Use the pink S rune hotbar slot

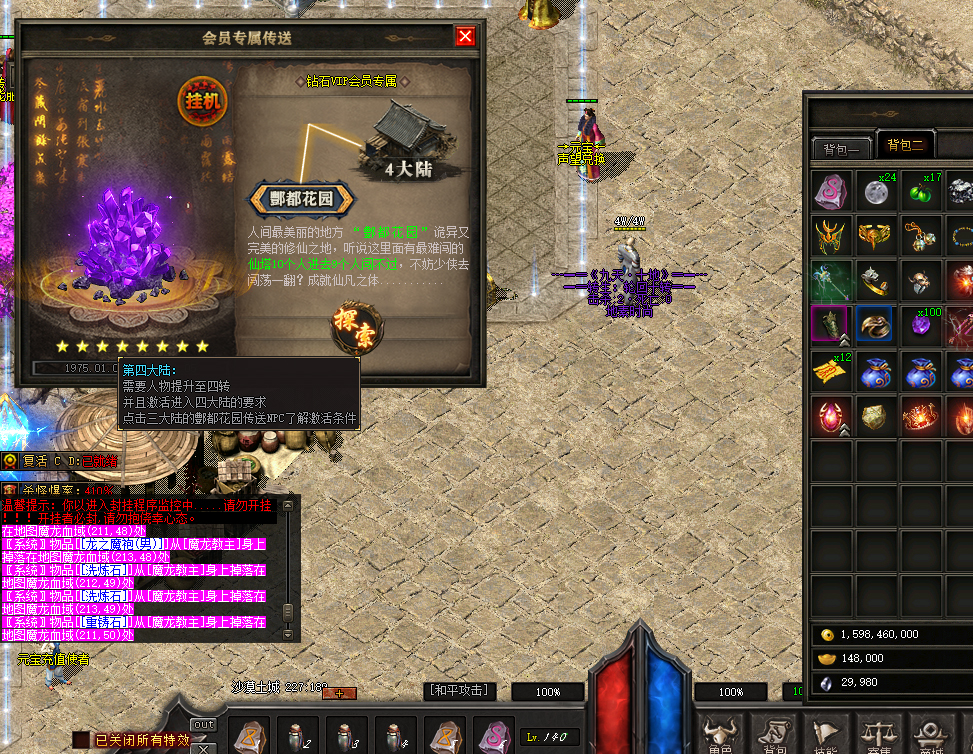tap(494, 737)
